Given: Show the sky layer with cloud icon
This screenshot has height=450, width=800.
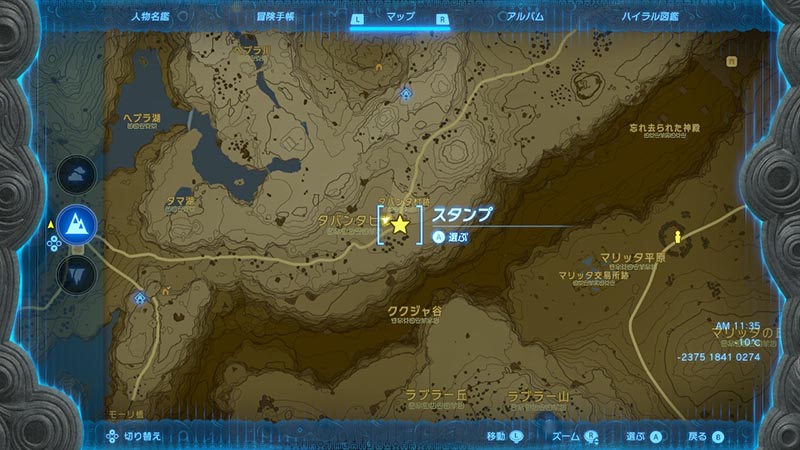Looking at the screenshot, I should pos(77,174).
